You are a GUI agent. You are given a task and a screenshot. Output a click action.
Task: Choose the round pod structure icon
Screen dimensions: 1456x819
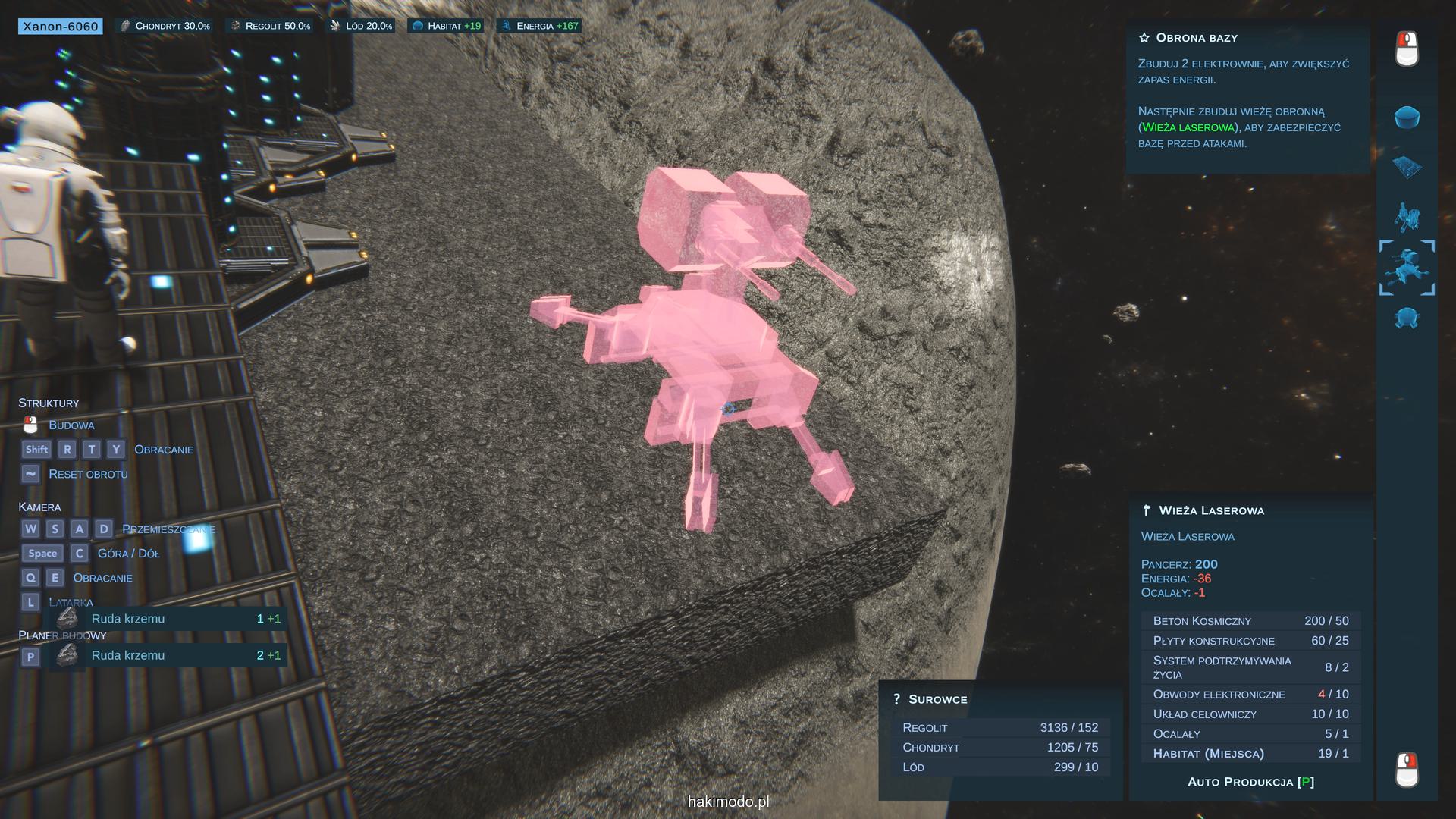coord(1407,318)
